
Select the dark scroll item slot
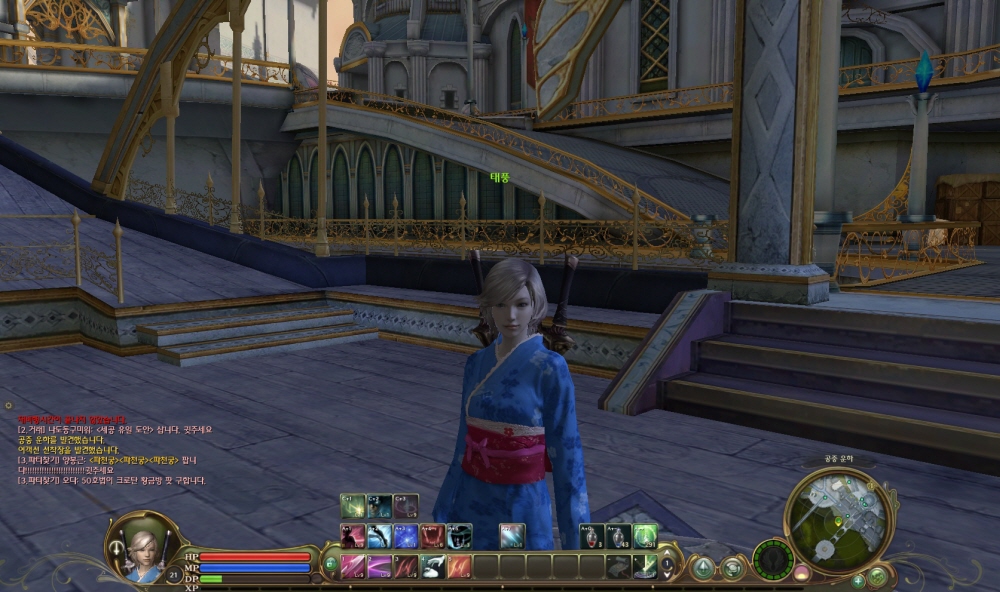pyautogui.click(x=619, y=567)
